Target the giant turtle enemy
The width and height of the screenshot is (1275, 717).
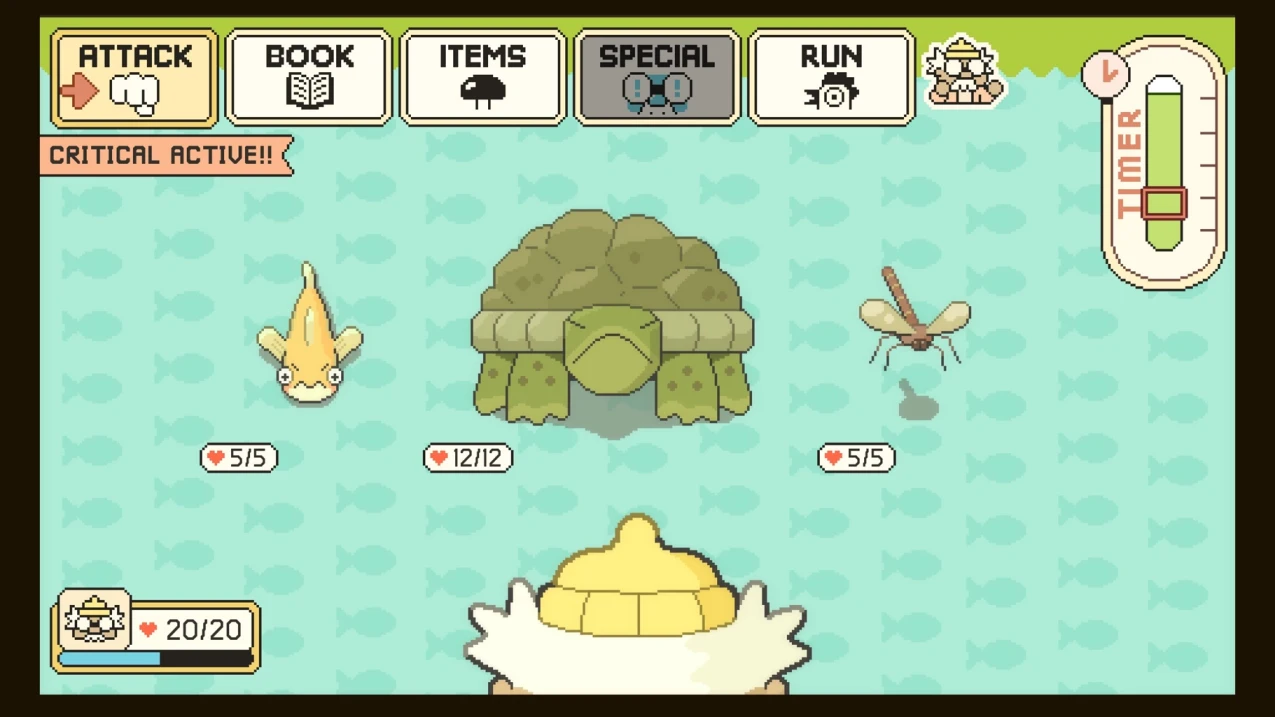(612, 320)
